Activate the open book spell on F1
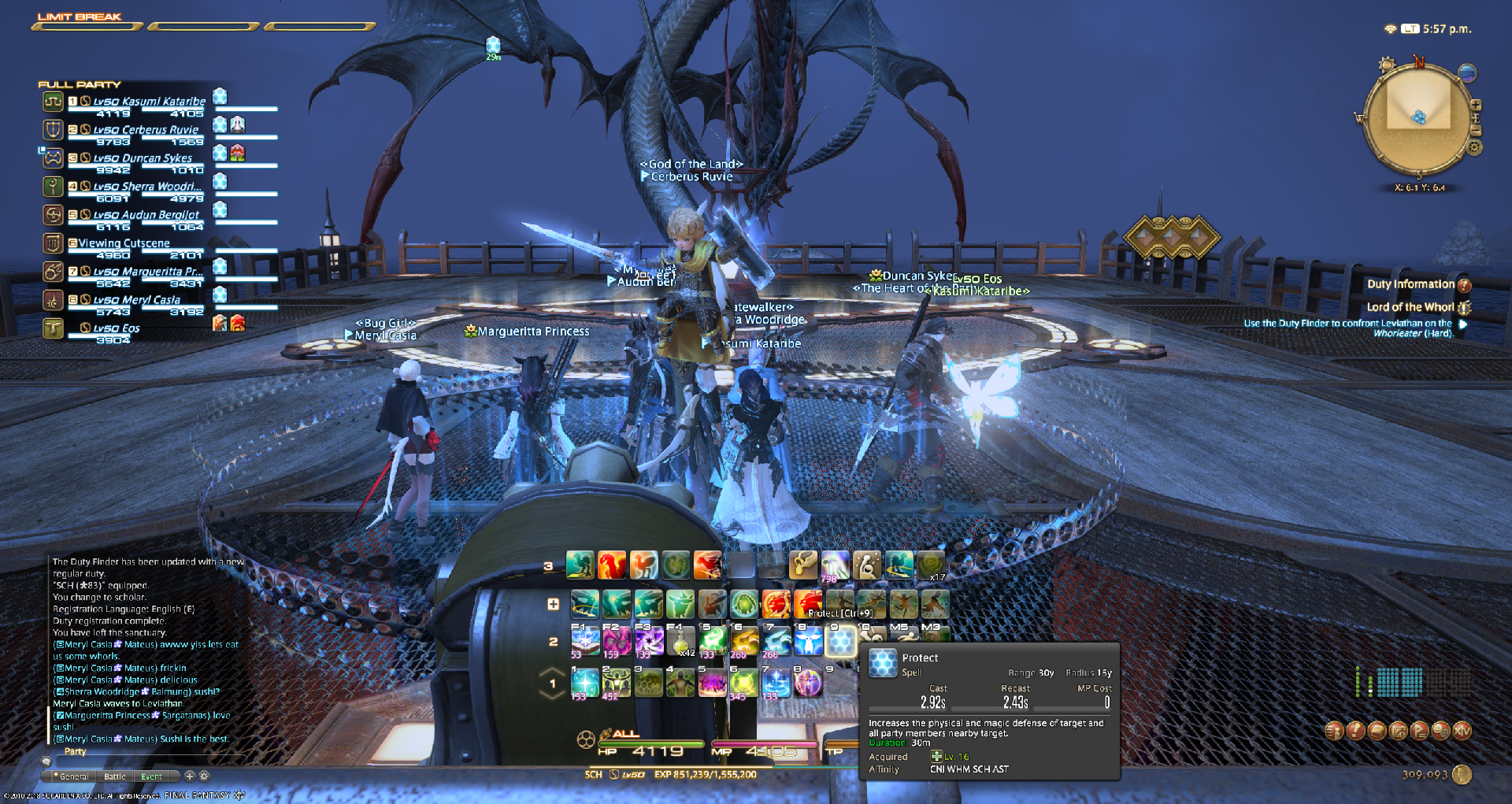1512x804 pixels. [584, 642]
